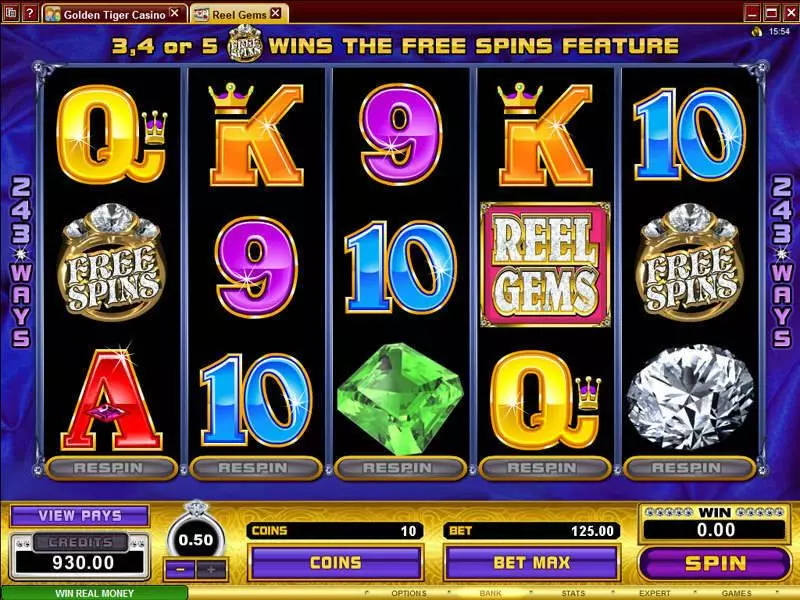
Task: Switch to the Golden Tiger Casino tab
Action: [113, 14]
